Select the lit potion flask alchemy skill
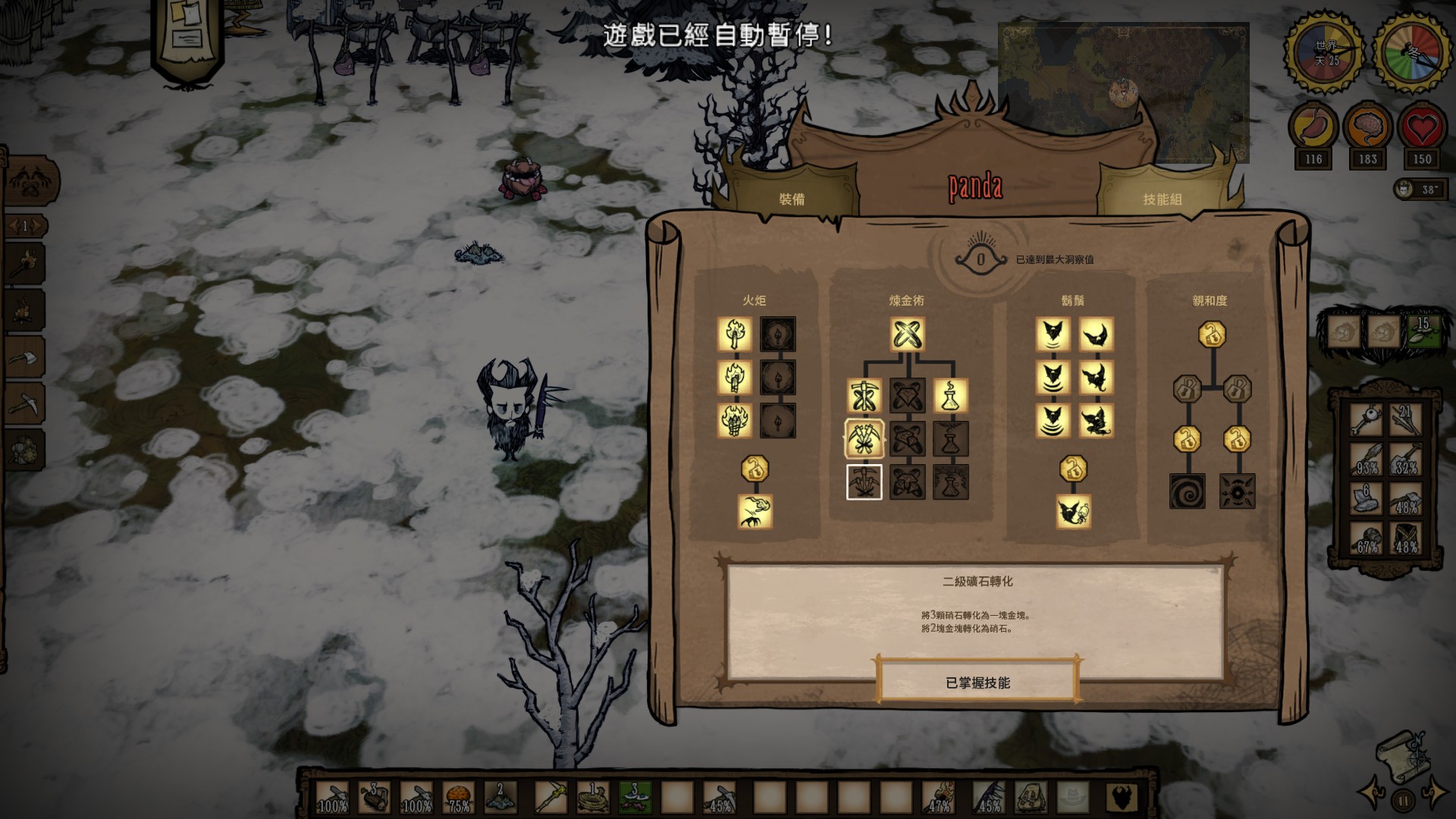The width and height of the screenshot is (1456, 819). point(951,396)
